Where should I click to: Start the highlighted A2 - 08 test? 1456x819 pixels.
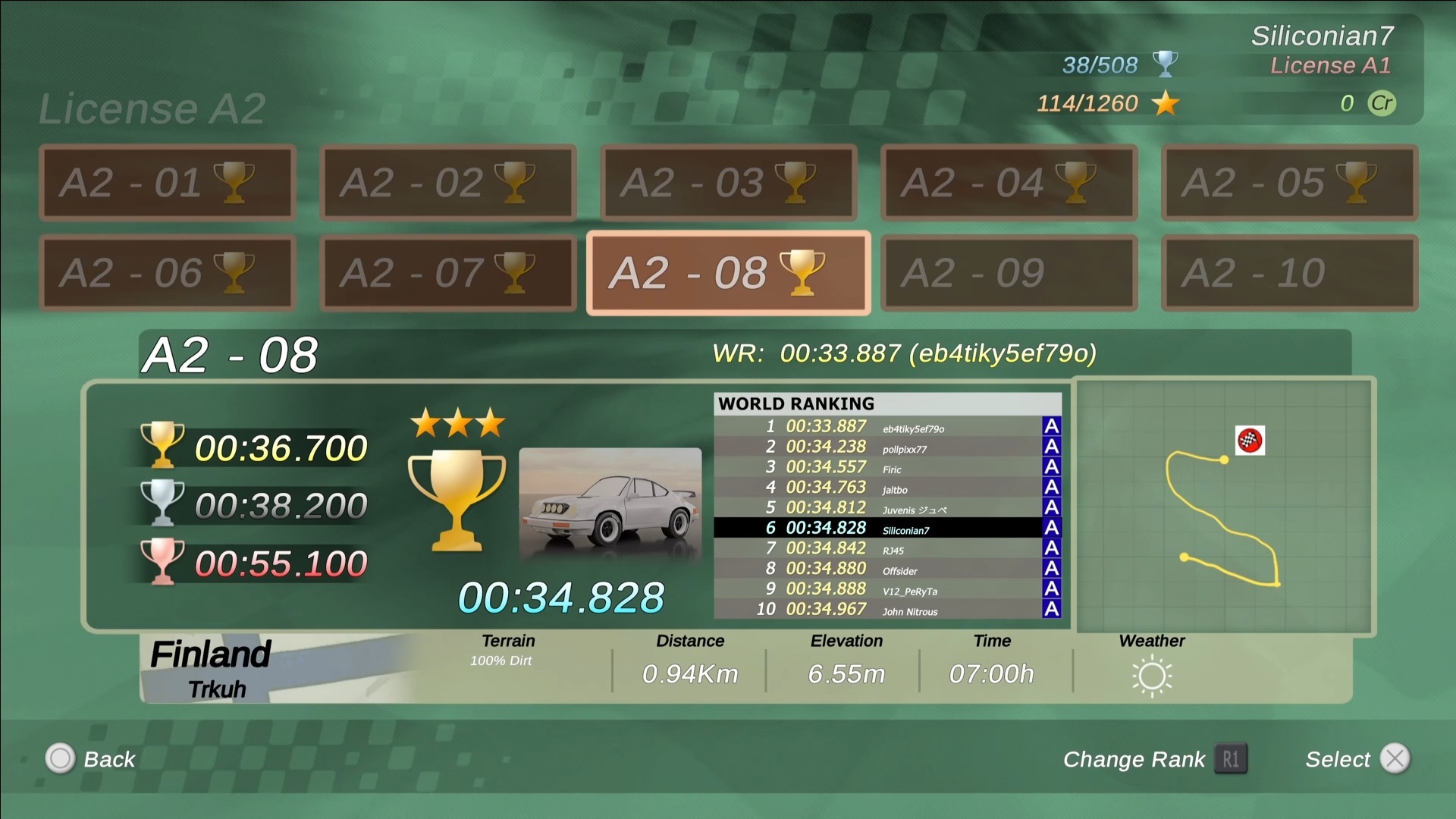pyautogui.click(x=728, y=273)
